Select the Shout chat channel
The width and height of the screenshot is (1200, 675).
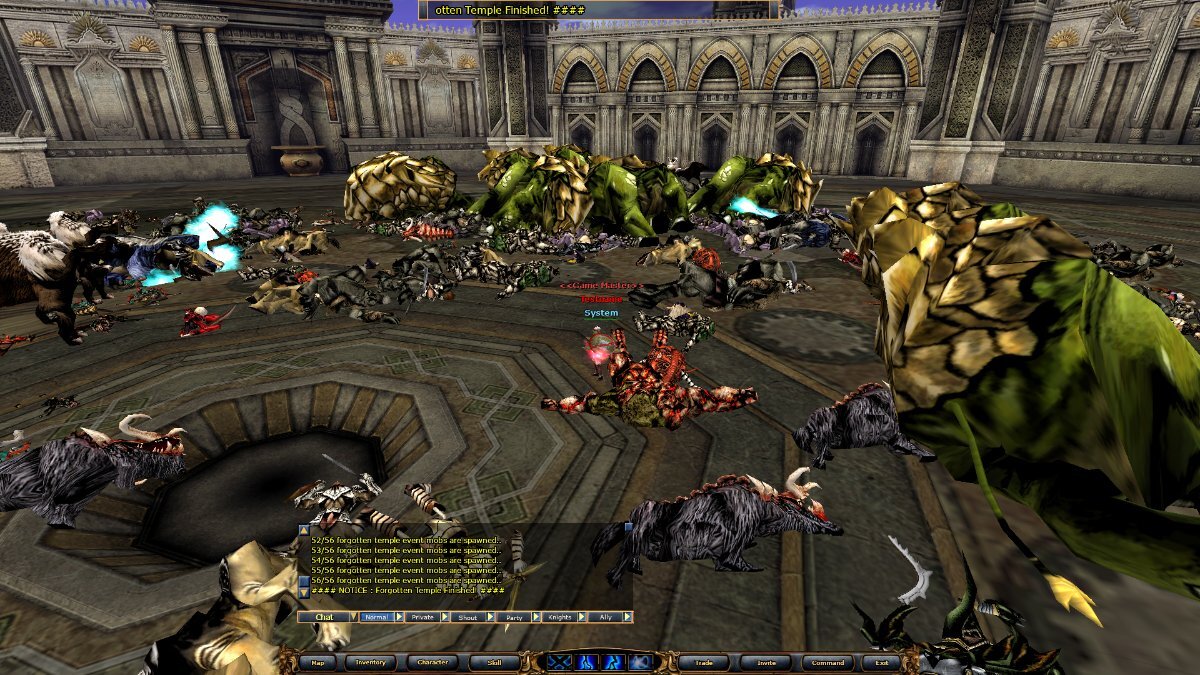click(468, 617)
